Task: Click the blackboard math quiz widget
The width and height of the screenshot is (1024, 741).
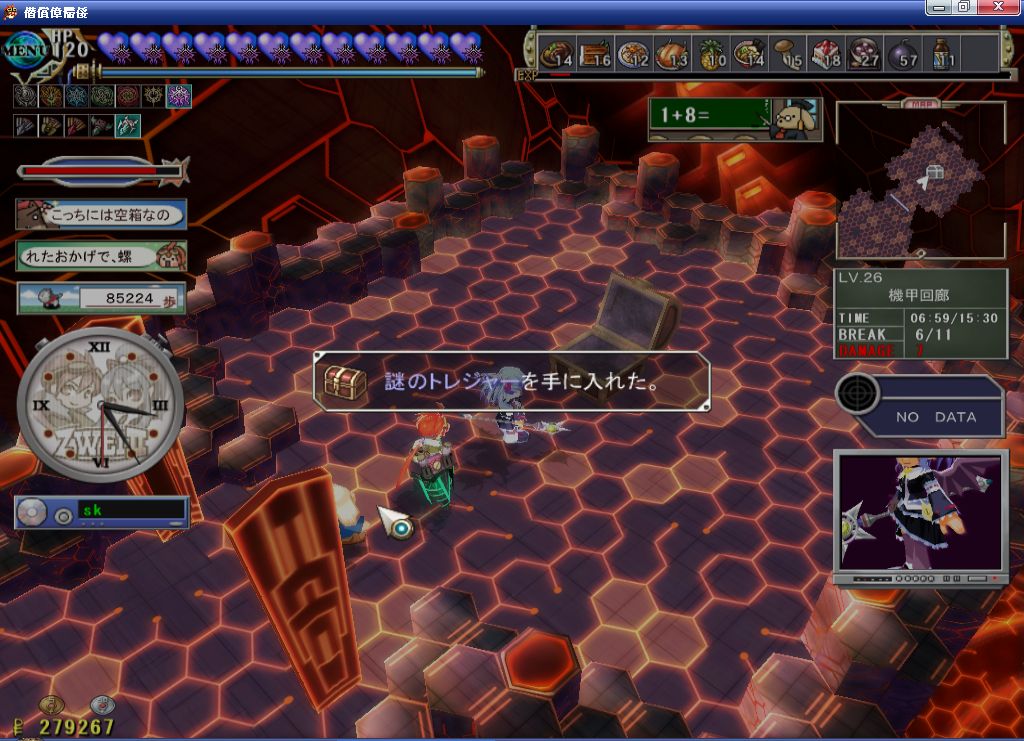Action: coord(733,117)
